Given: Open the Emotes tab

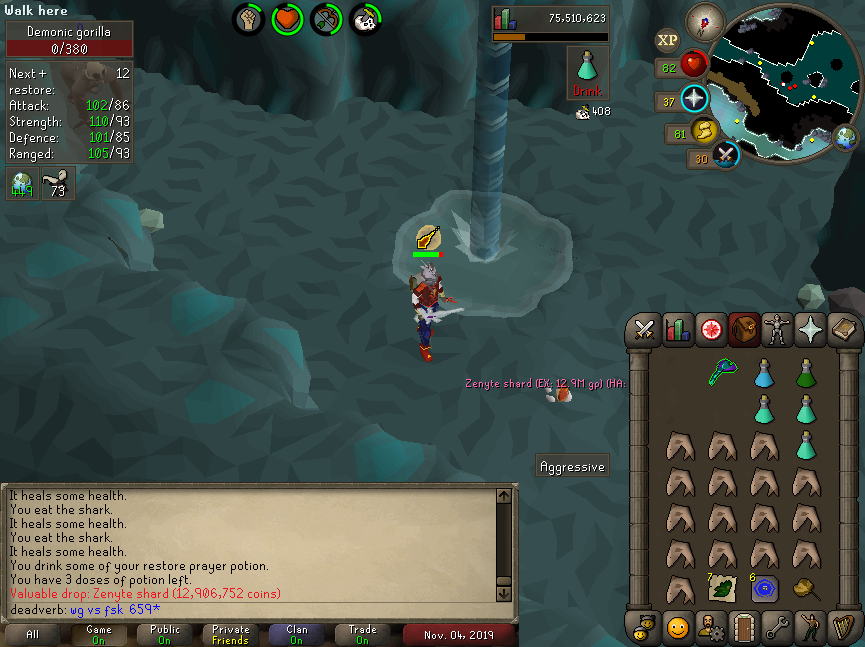Looking at the screenshot, I should (810, 628).
